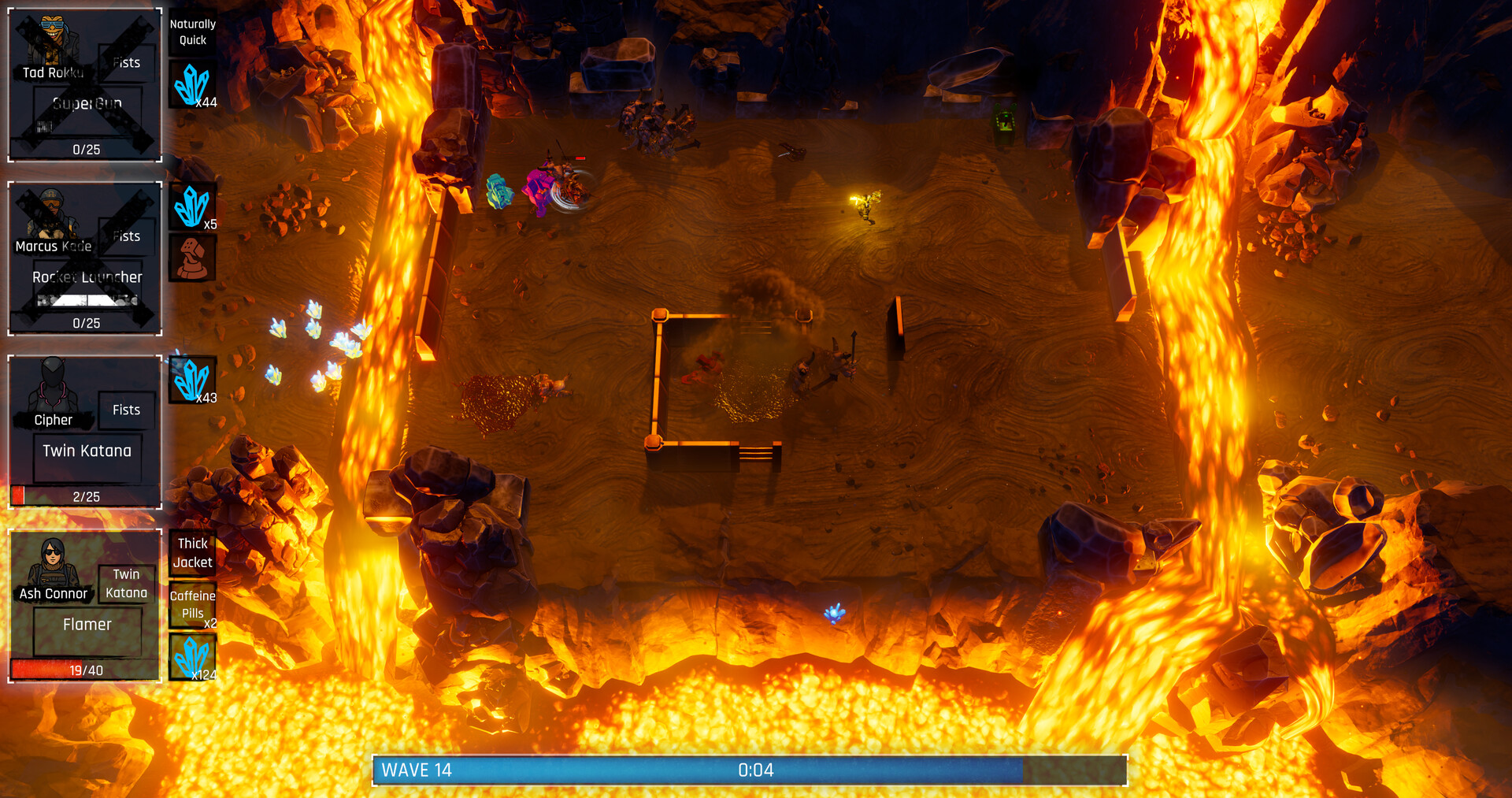
Task: Select the Thick Jacket perk label
Action: [192, 551]
